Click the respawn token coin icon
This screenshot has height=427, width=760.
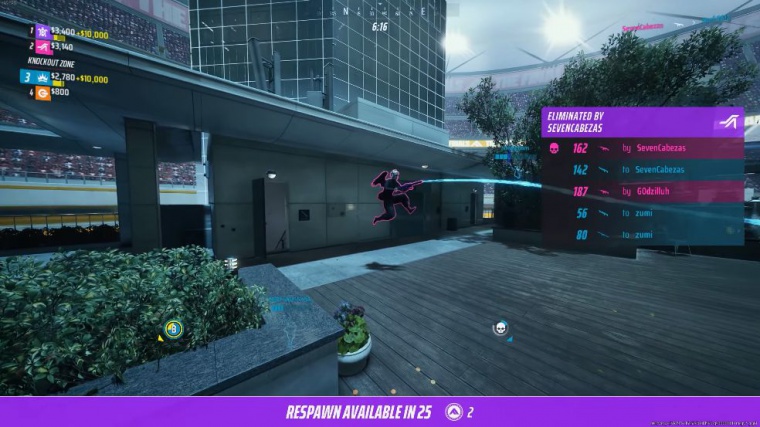click(454, 411)
